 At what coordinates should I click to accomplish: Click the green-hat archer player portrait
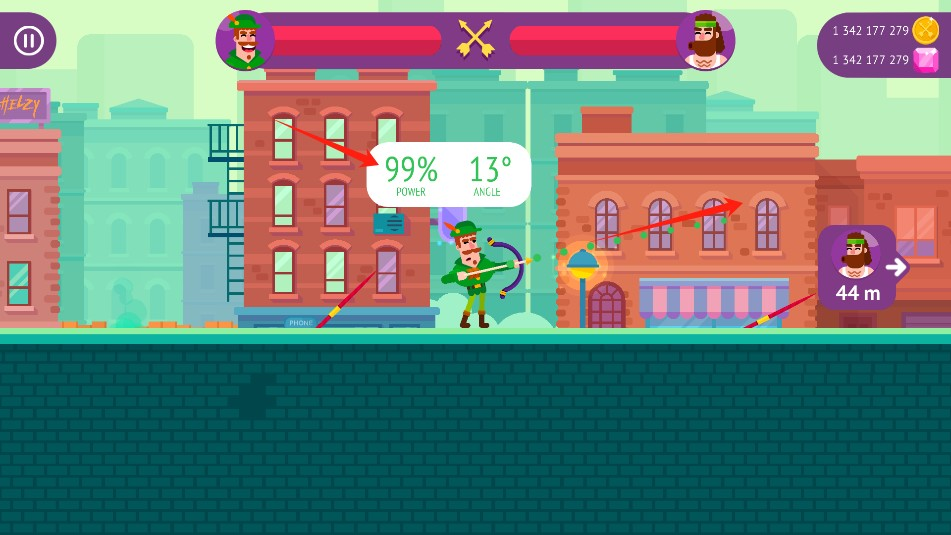(245, 41)
